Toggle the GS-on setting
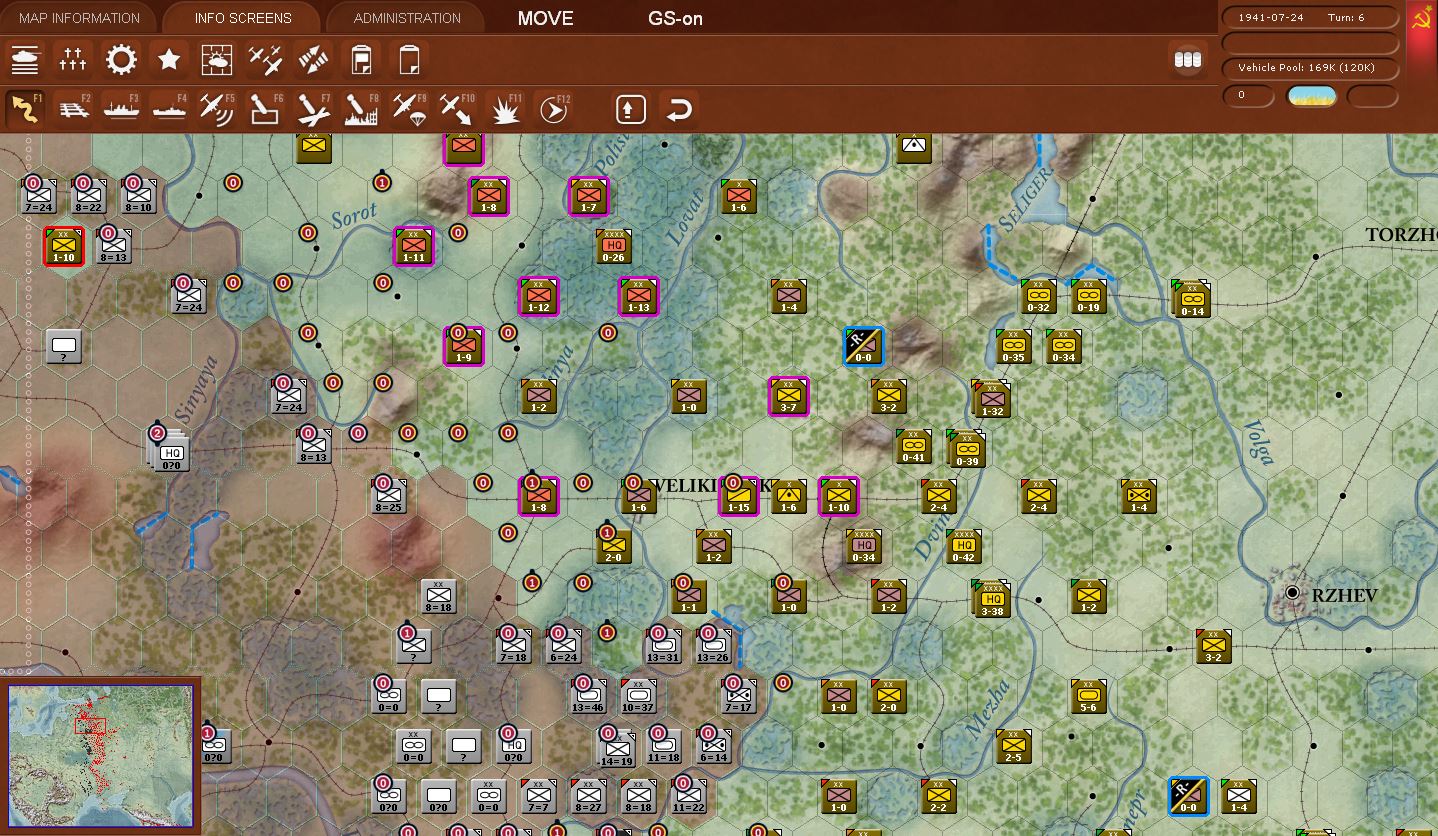This screenshot has height=836, width=1438. point(674,18)
